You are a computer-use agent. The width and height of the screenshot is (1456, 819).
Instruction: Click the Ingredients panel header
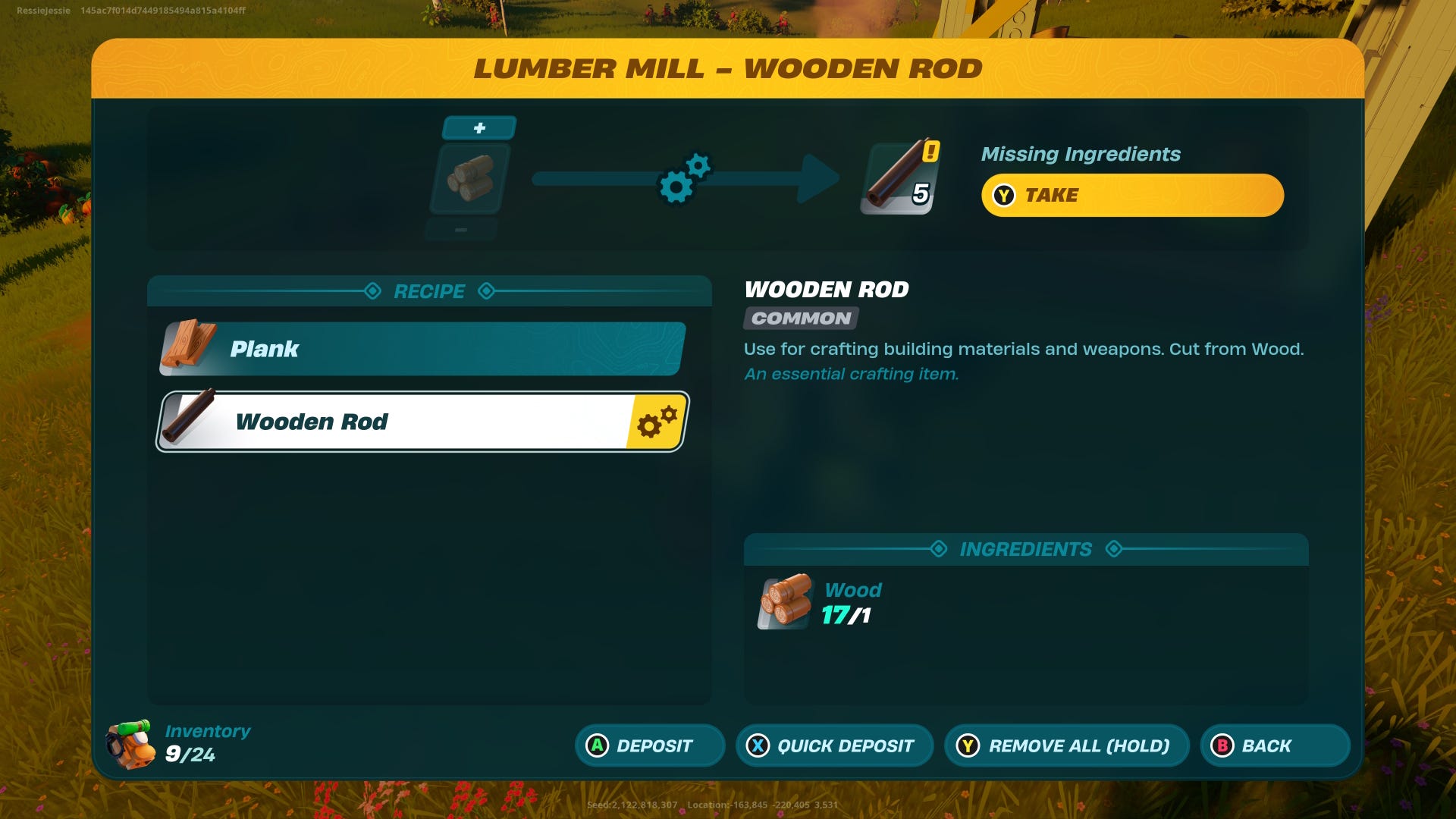tap(1025, 549)
